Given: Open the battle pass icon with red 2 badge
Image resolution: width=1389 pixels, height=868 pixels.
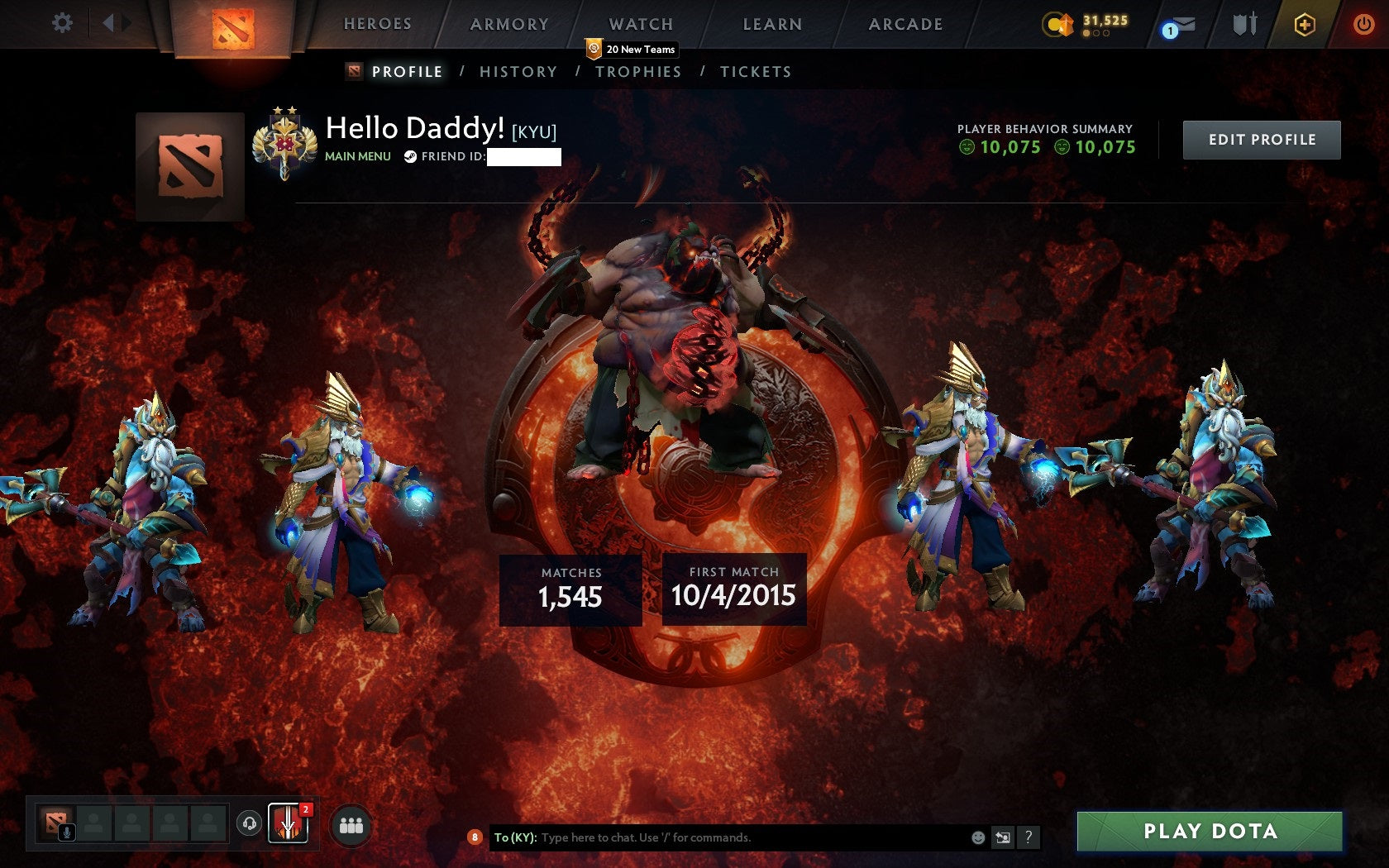Looking at the screenshot, I should pyautogui.click(x=290, y=823).
